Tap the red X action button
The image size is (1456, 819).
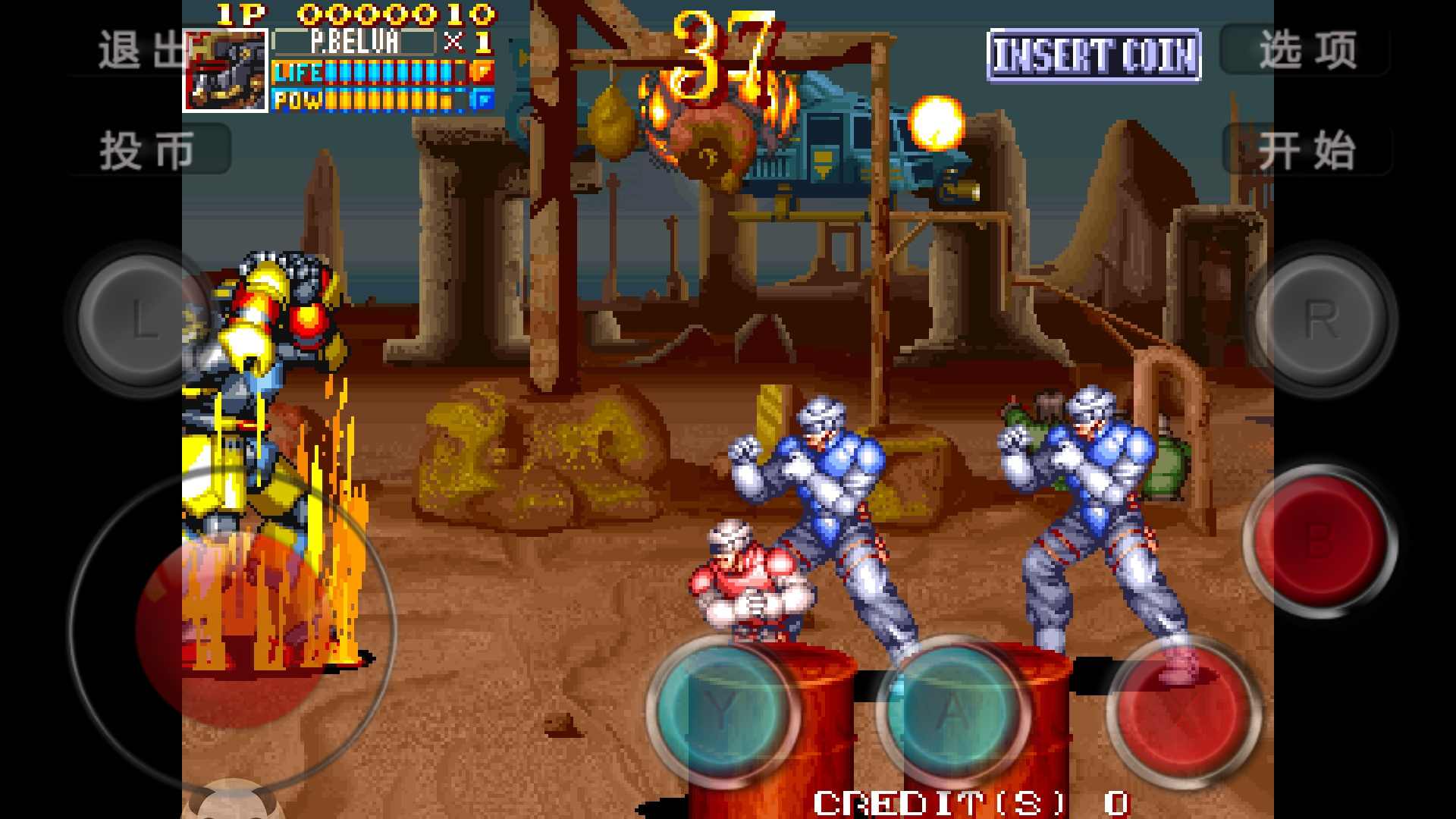[1183, 711]
